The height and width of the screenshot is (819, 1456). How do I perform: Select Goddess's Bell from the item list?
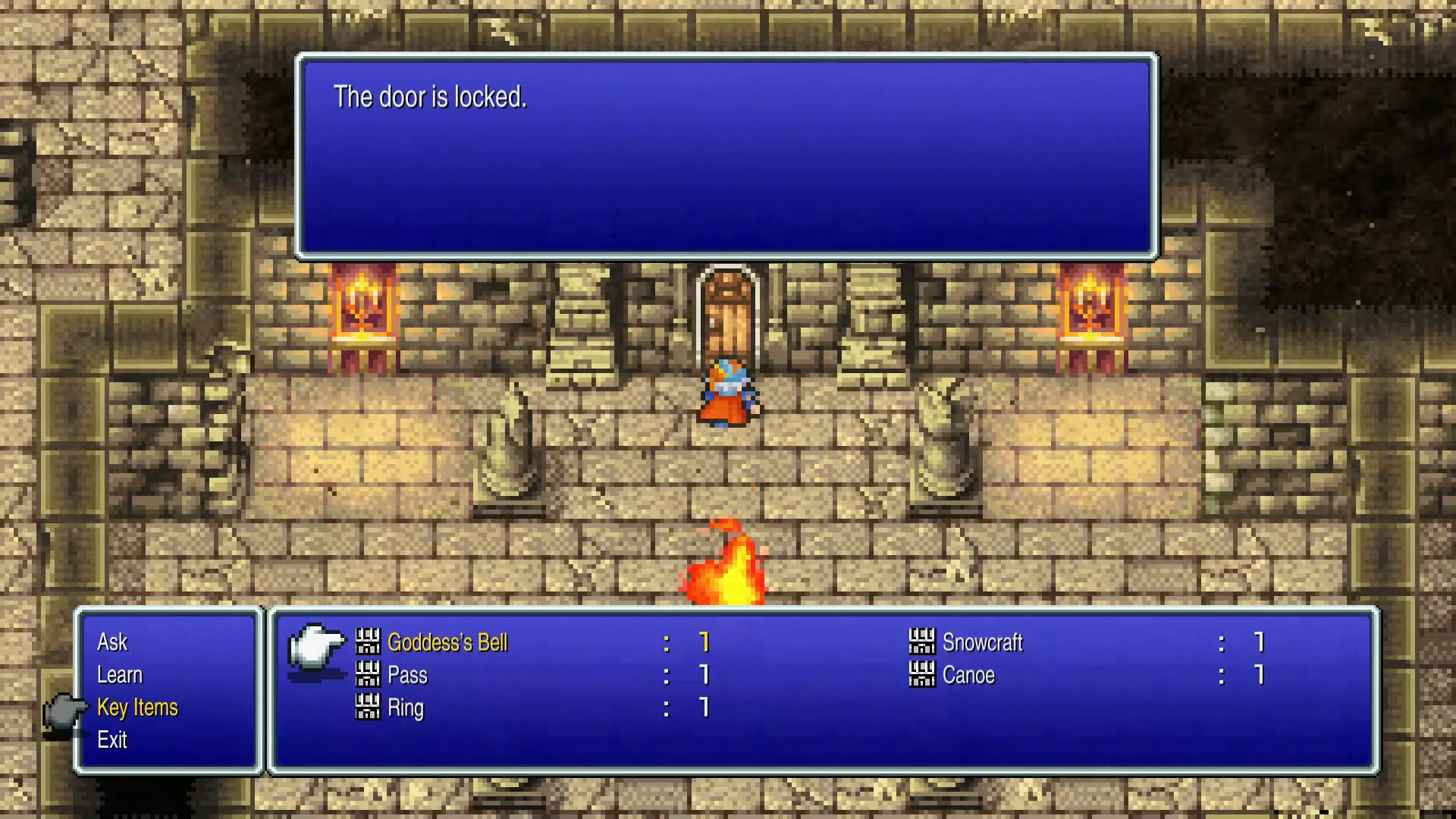(x=447, y=642)
